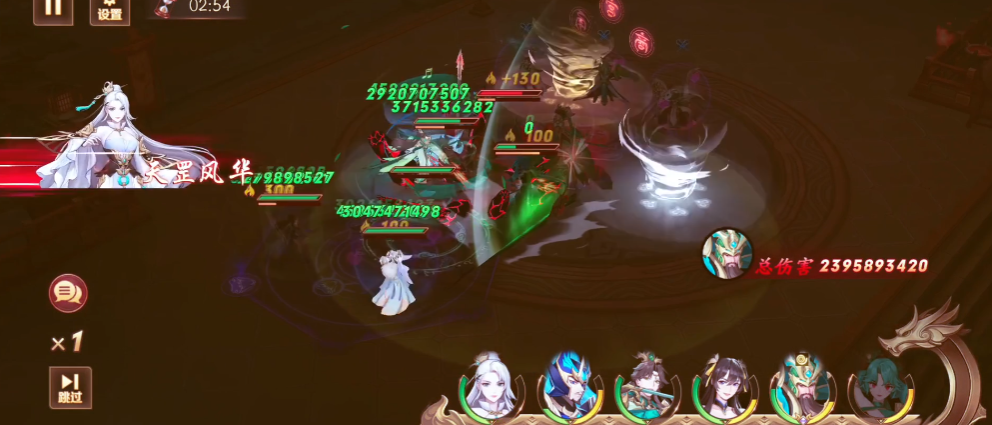992x425 pixels.
Task: Choose the green-haired girl hero portrait
Action: 878,388
